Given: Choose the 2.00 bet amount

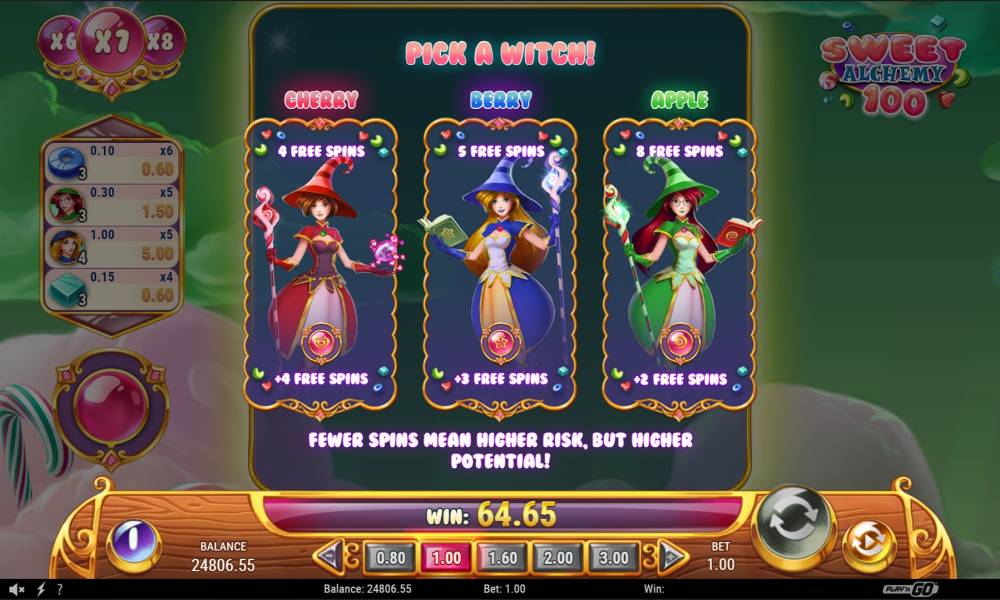Looking at the screenshot, I should pos(558,556).
